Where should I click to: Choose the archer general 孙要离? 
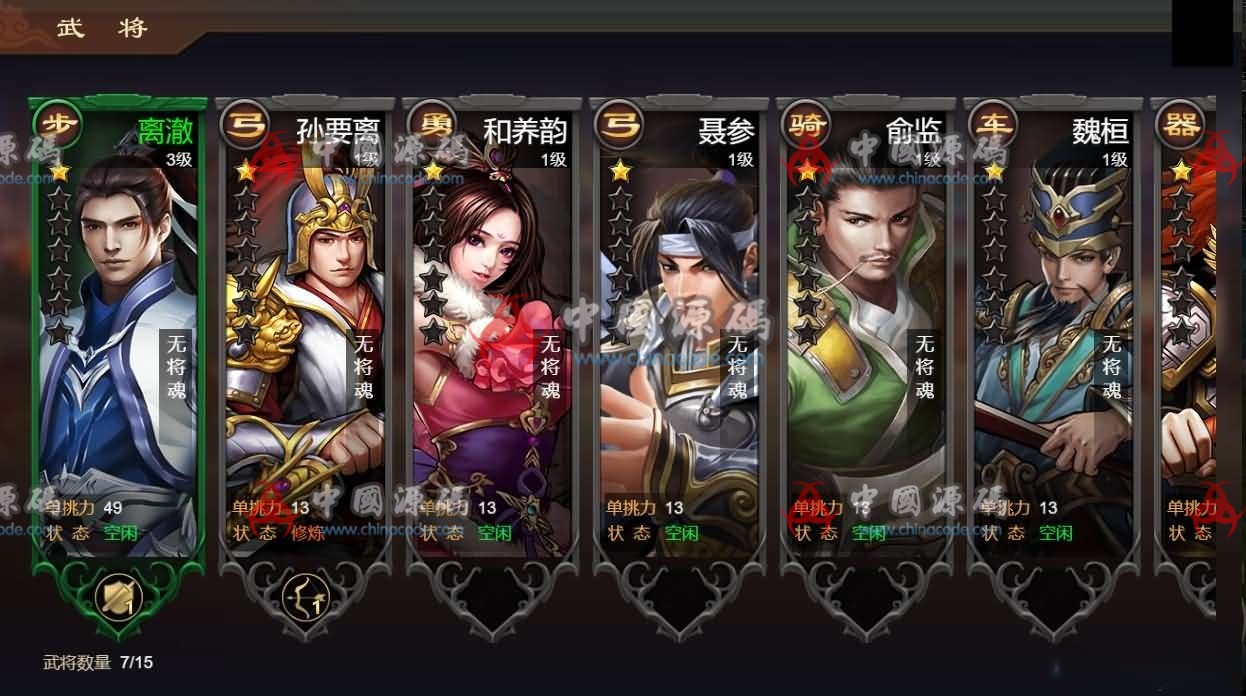click(x=305, y=330)
